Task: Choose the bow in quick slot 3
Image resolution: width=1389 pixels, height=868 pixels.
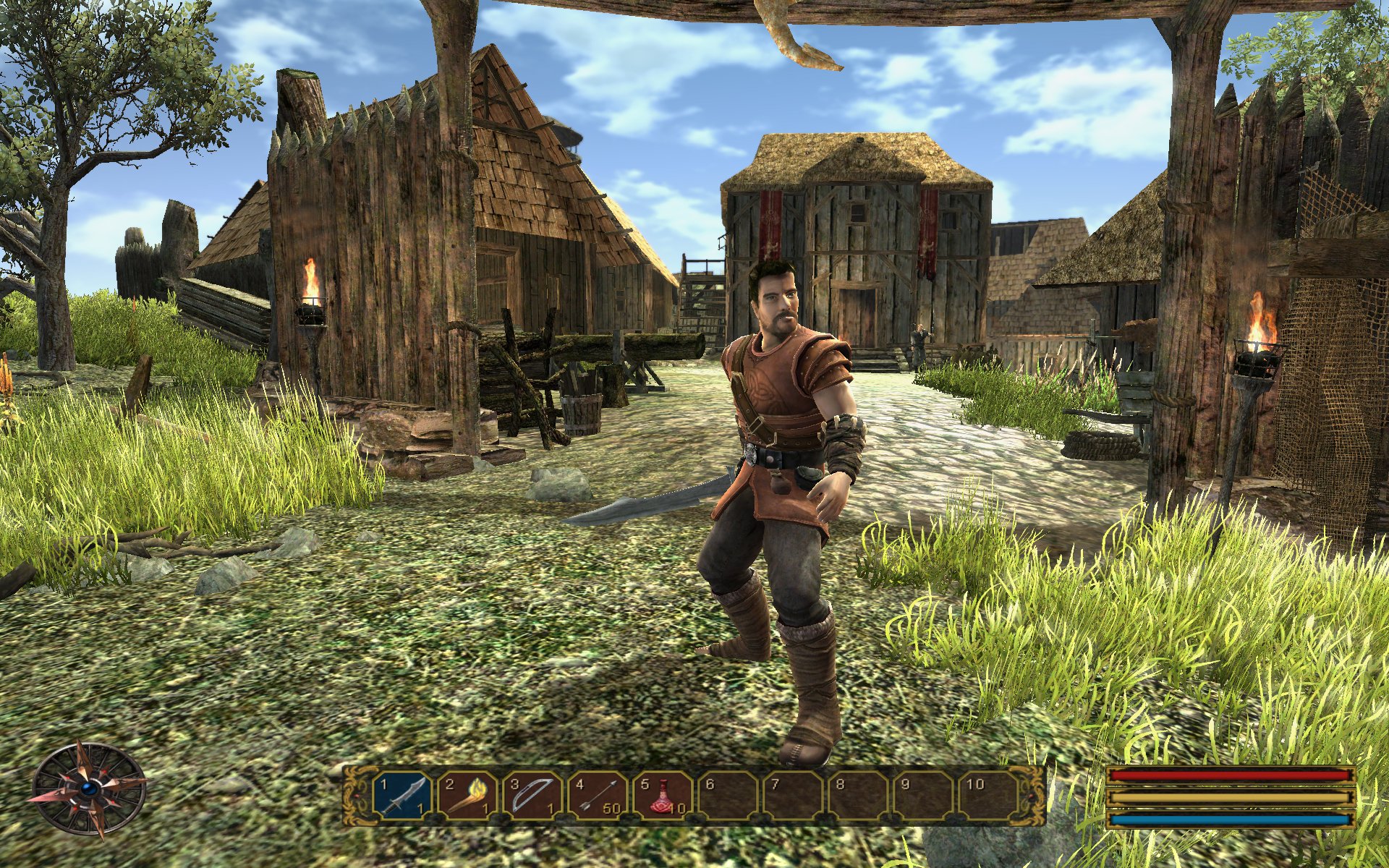Action: coord(532,795)
